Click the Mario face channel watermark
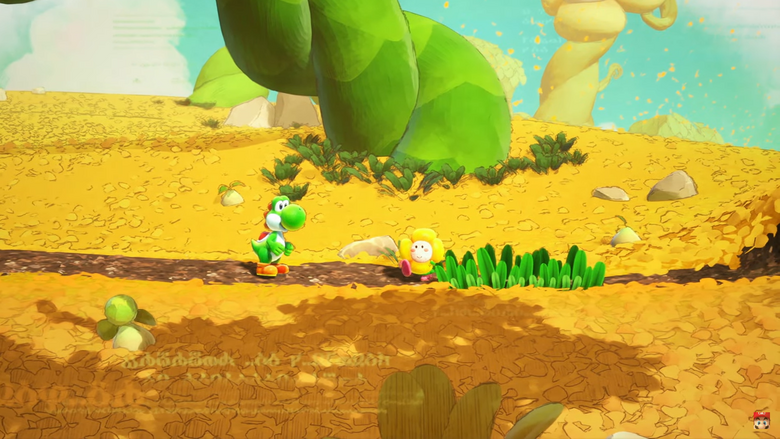780x439 pixels. click(x=762, y=419)
